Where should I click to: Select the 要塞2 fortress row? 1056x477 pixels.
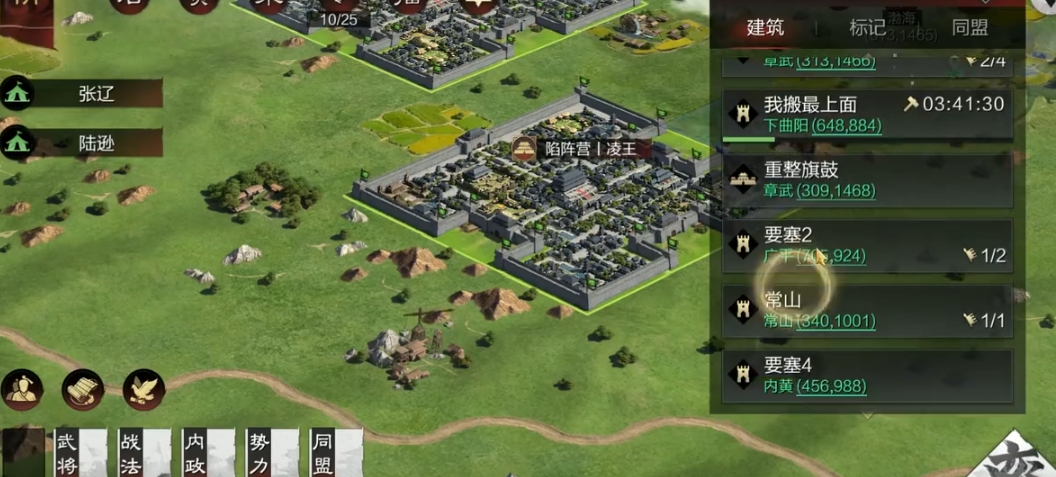pos(867,245)
